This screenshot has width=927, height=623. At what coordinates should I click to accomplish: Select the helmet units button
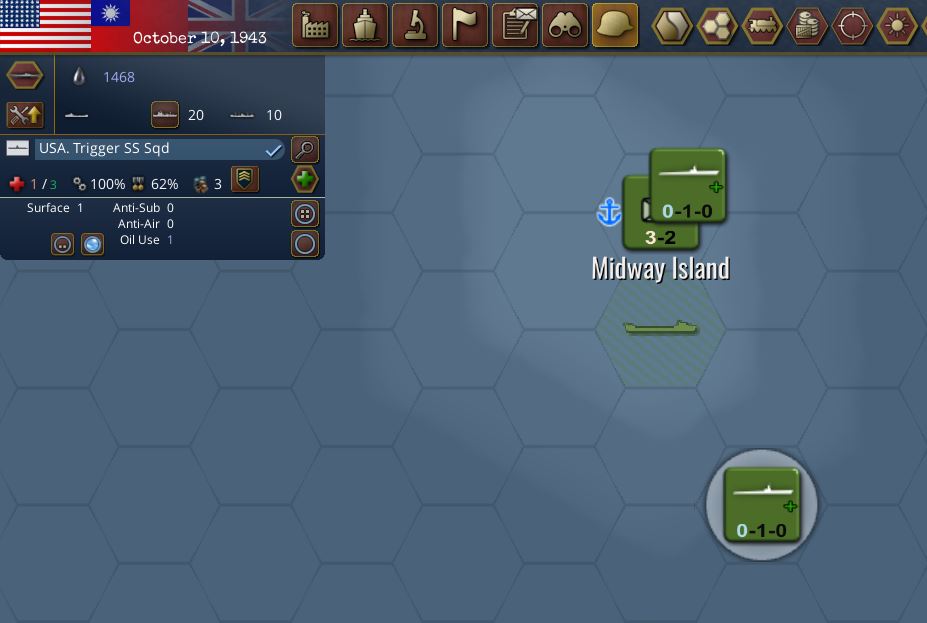coord(615,26)
